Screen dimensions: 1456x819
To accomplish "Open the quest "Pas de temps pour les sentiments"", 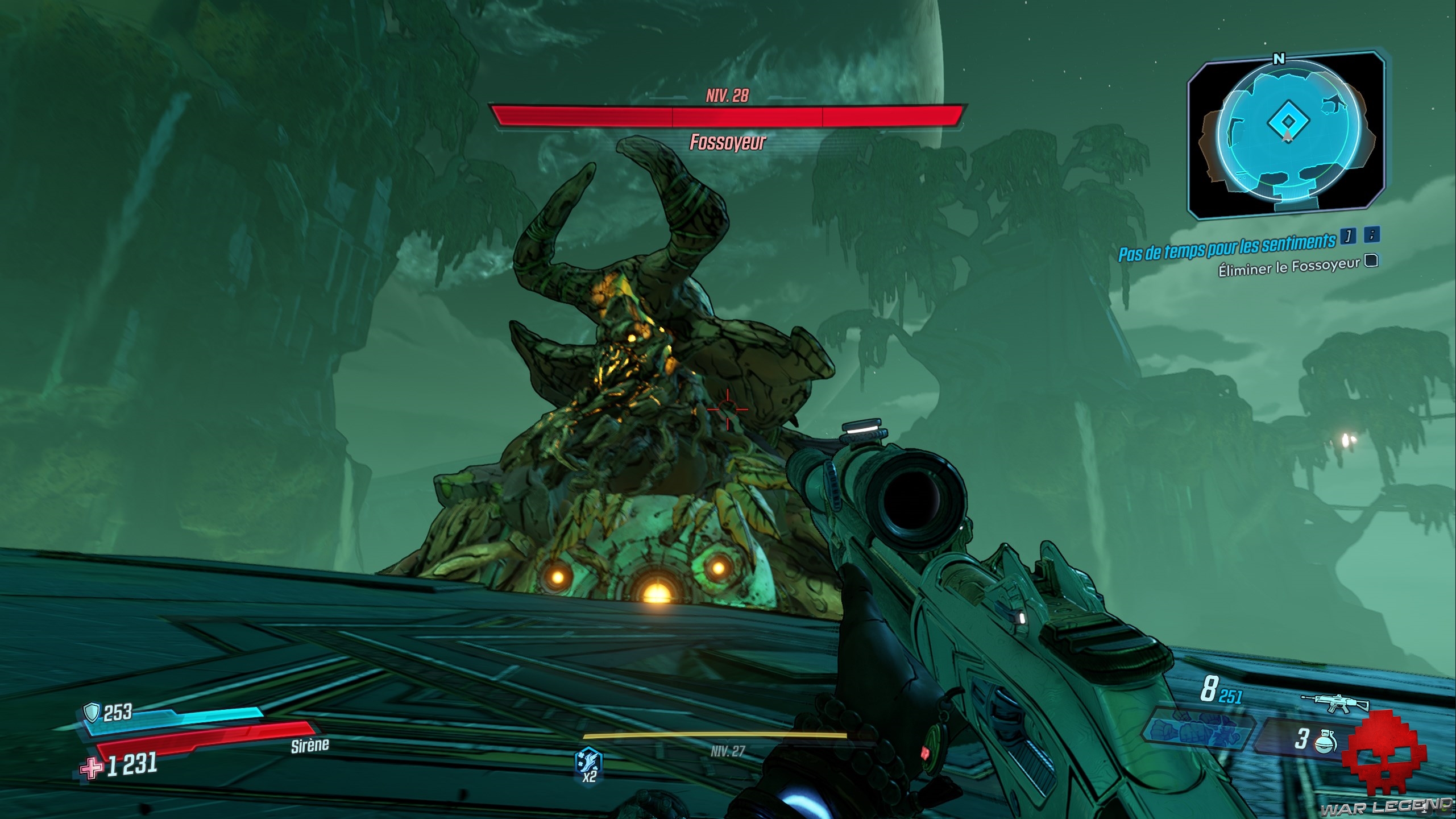I will click(x=1226, y=247).
